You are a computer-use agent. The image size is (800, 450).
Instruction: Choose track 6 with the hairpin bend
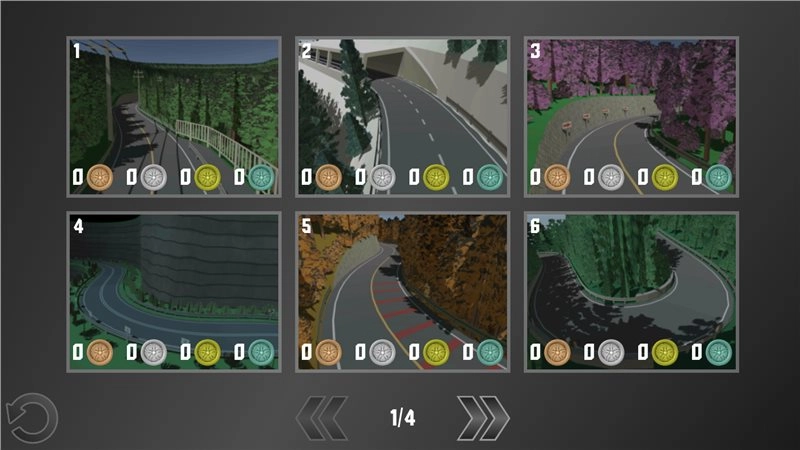(631, 290)
